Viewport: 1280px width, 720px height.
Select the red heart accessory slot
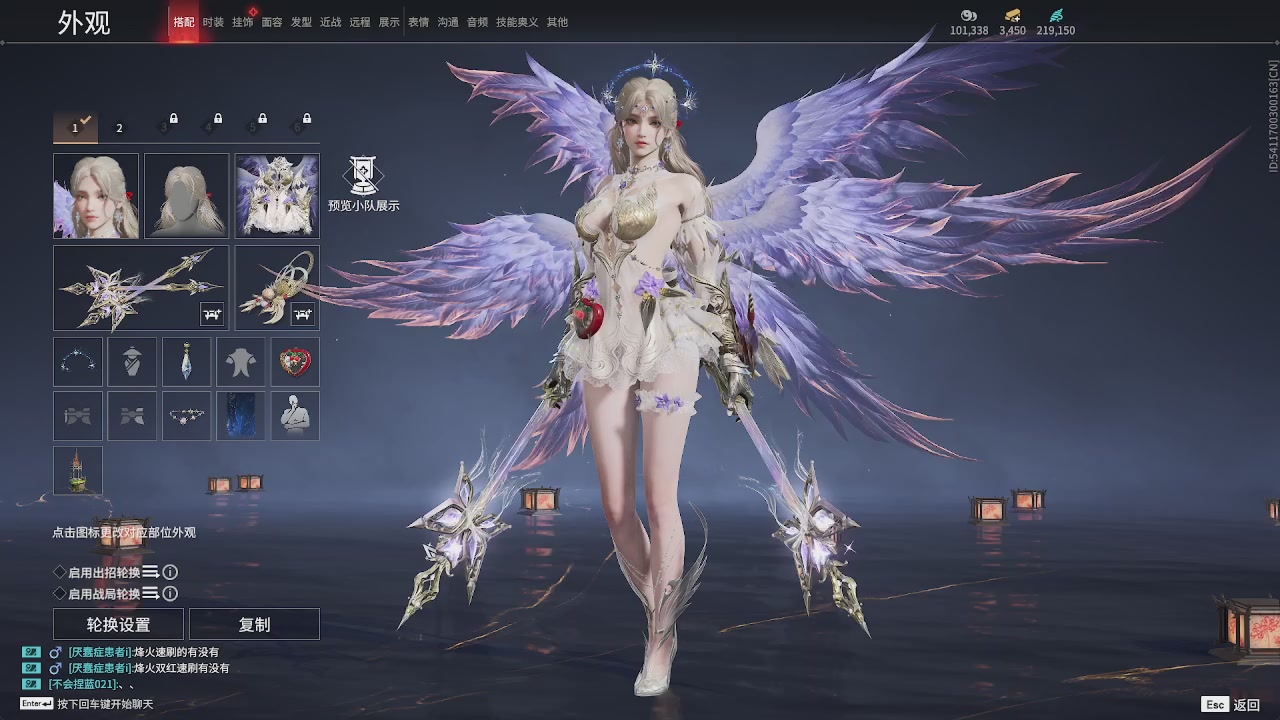coord(295,362)
